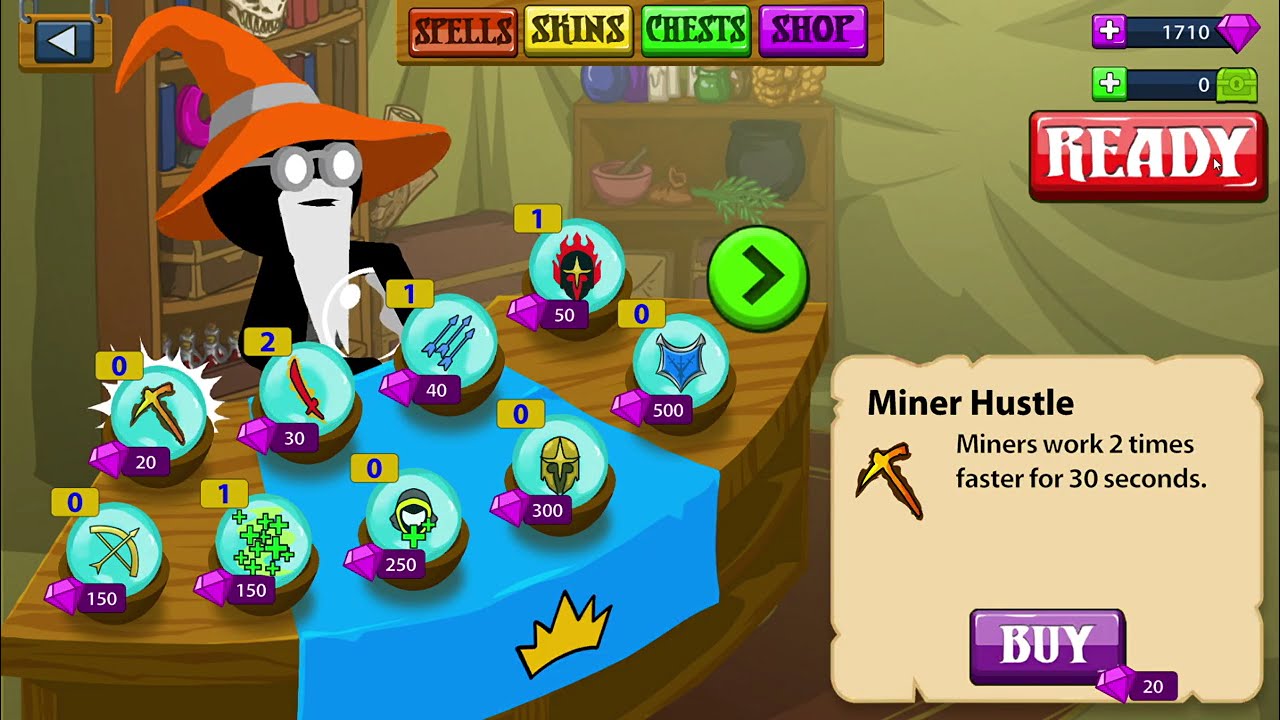This screenshot has width=1280, height=720.
Task: Switch to the Spells tab
Action: tap(462, 32)
